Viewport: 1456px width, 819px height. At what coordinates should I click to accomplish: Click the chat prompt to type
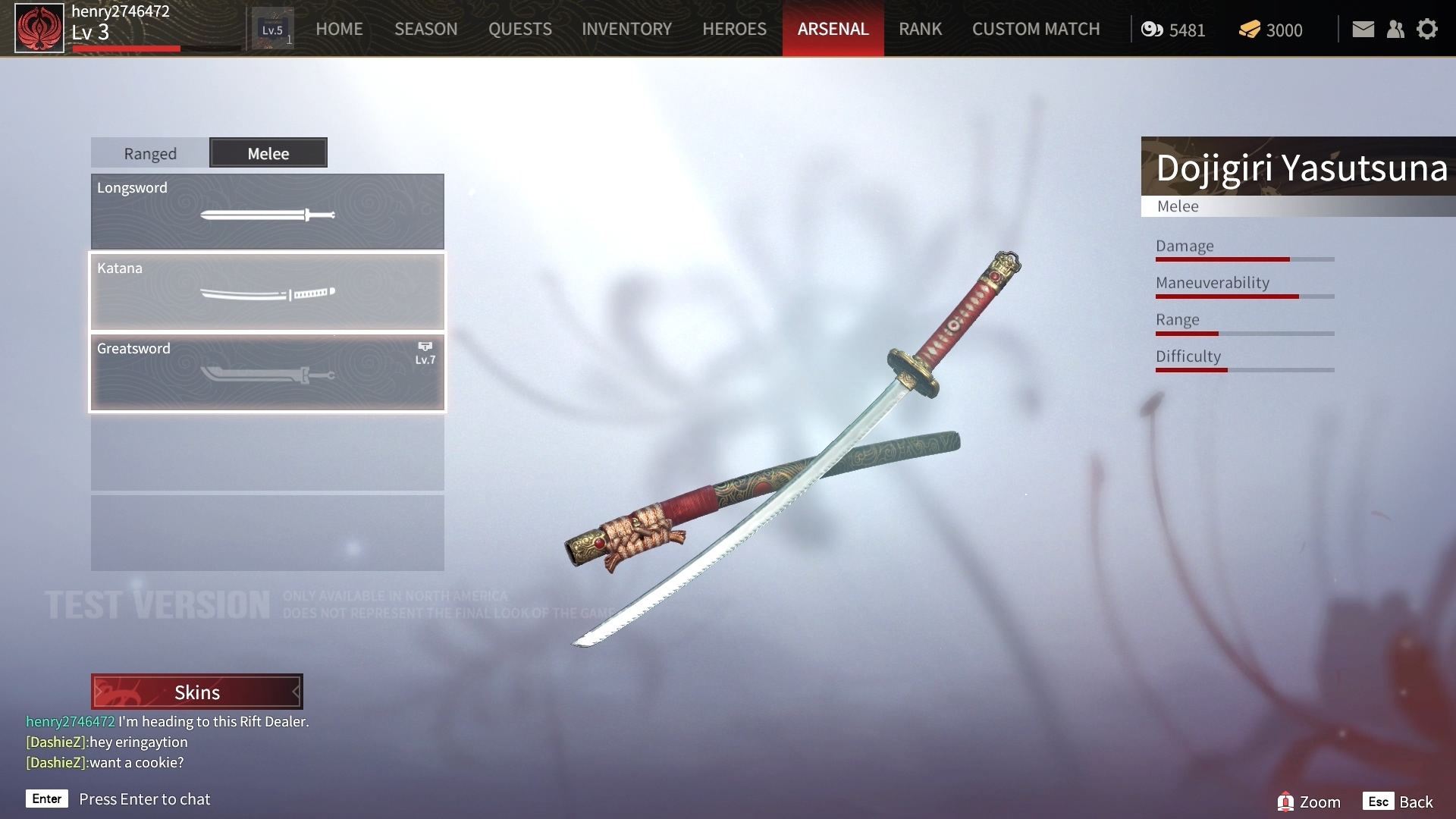tap(144, 799)
